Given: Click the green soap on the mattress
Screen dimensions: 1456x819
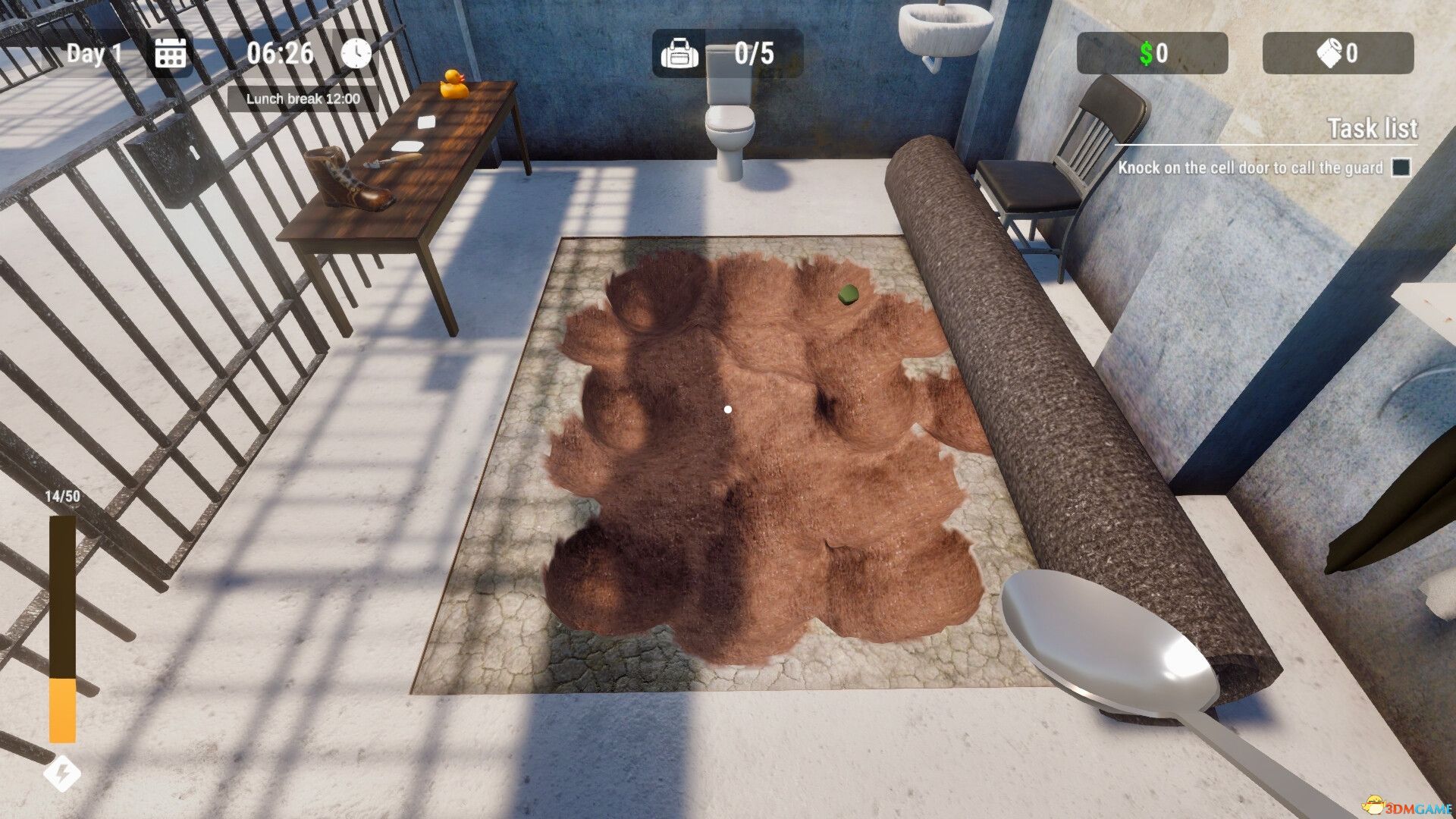Looking at the screenshot, I should point(849,294).
